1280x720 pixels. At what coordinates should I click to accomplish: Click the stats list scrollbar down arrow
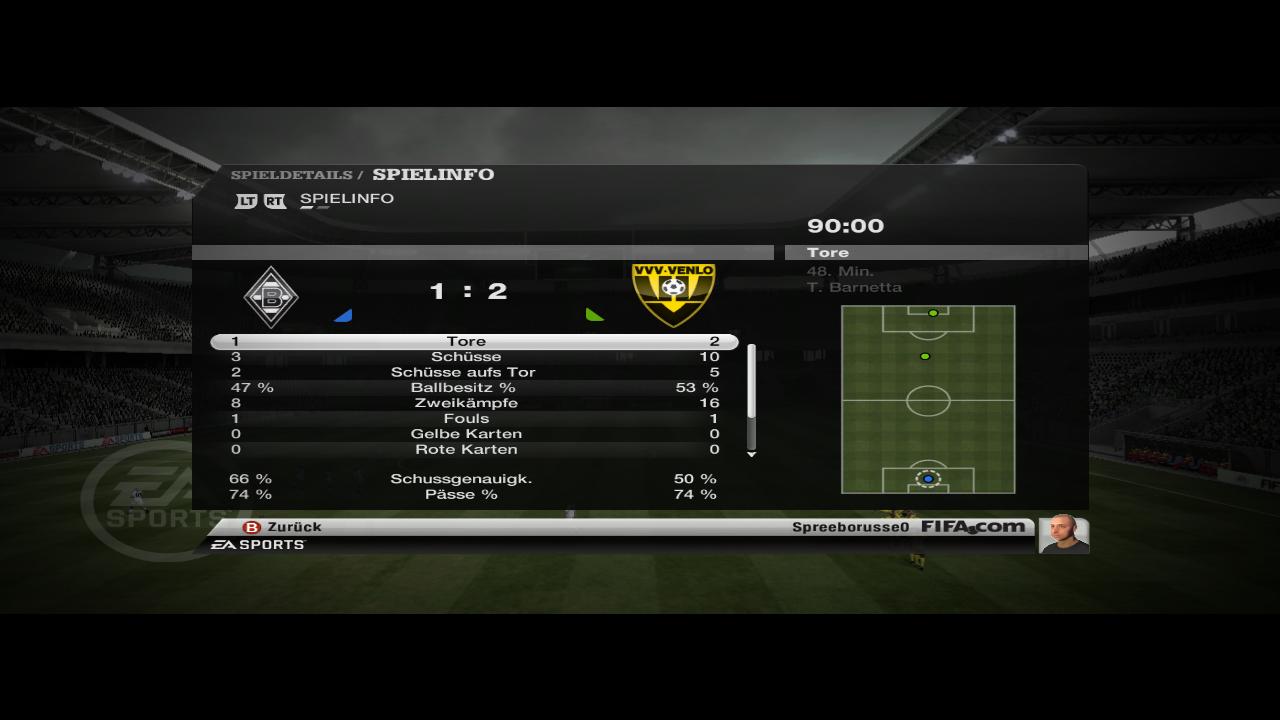coord(752,454)
